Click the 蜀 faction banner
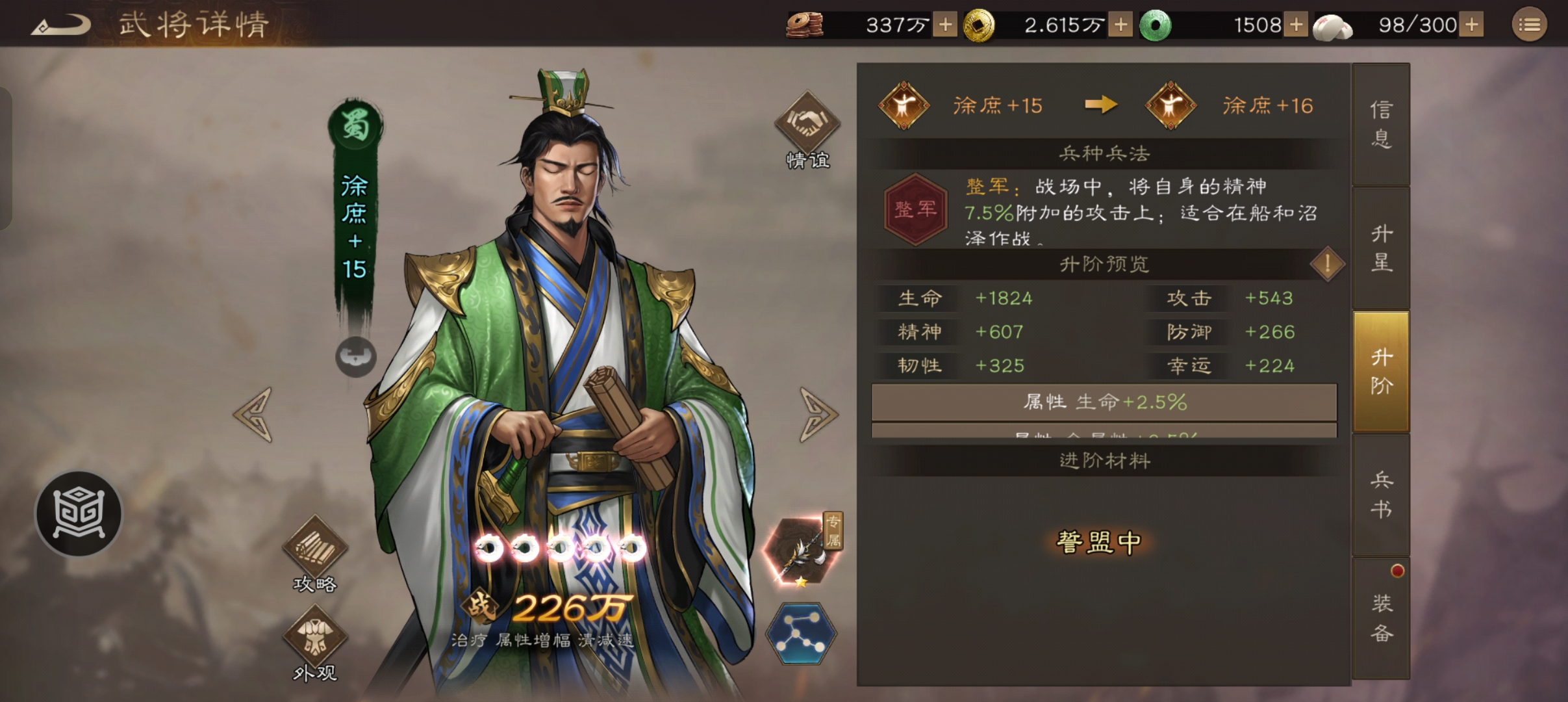The height and width of the screenshot is (702, 1568). [355, 123]
